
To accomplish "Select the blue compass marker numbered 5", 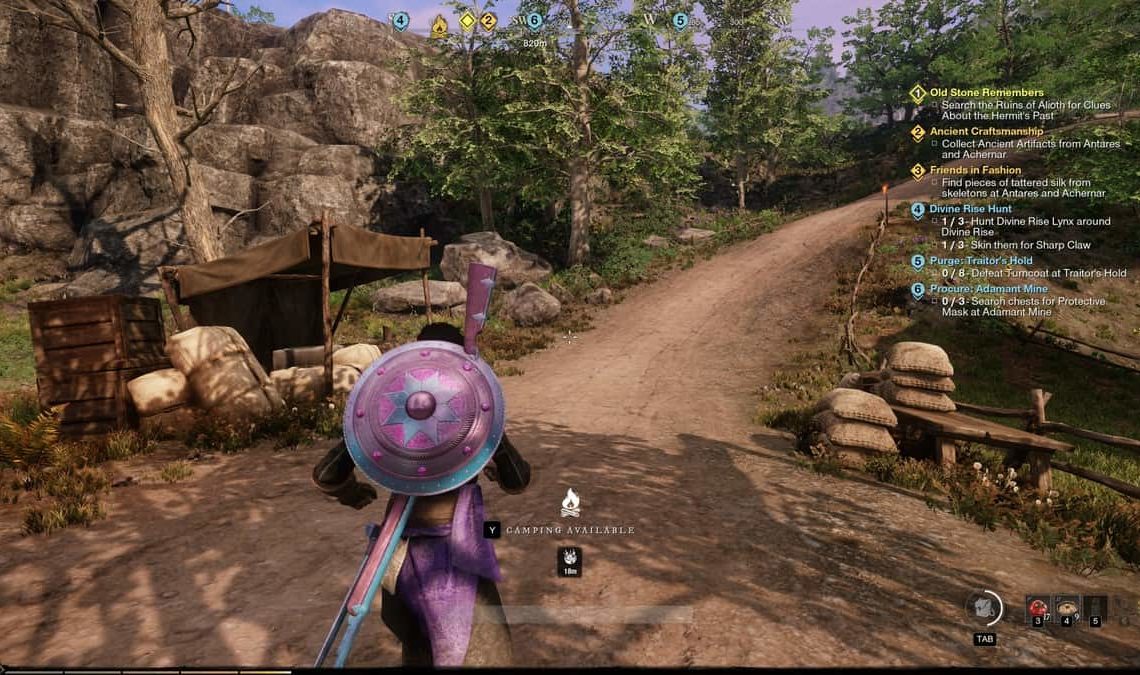I will (x=680, y=20).
